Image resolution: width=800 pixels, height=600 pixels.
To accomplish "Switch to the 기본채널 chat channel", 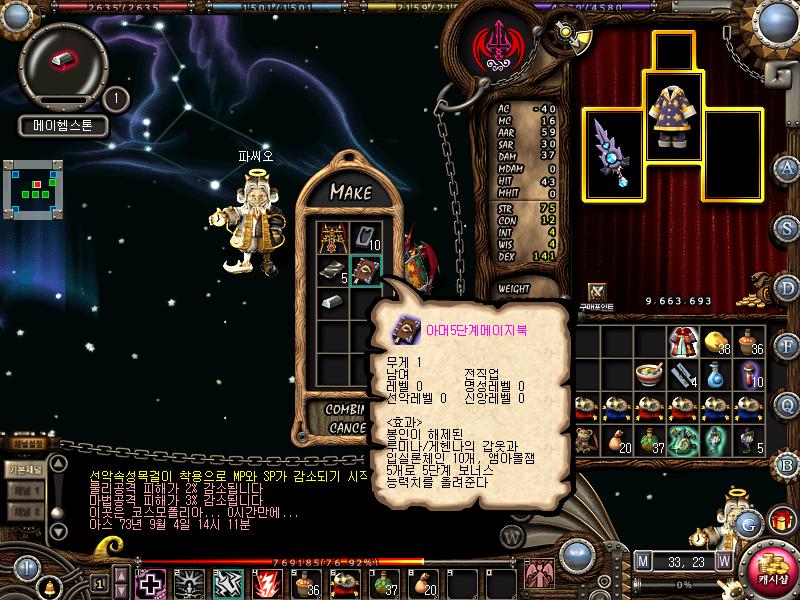I will [x=24, y=469].
